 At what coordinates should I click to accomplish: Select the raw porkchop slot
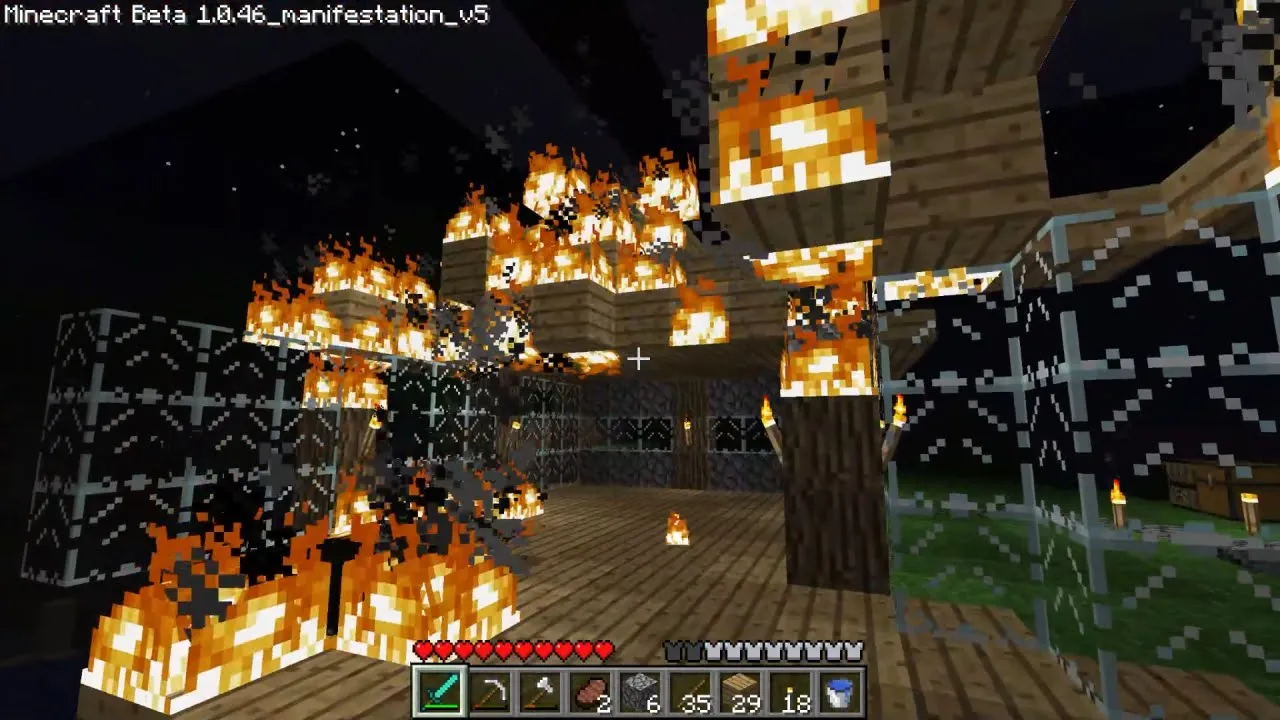[x=590, y=692]
